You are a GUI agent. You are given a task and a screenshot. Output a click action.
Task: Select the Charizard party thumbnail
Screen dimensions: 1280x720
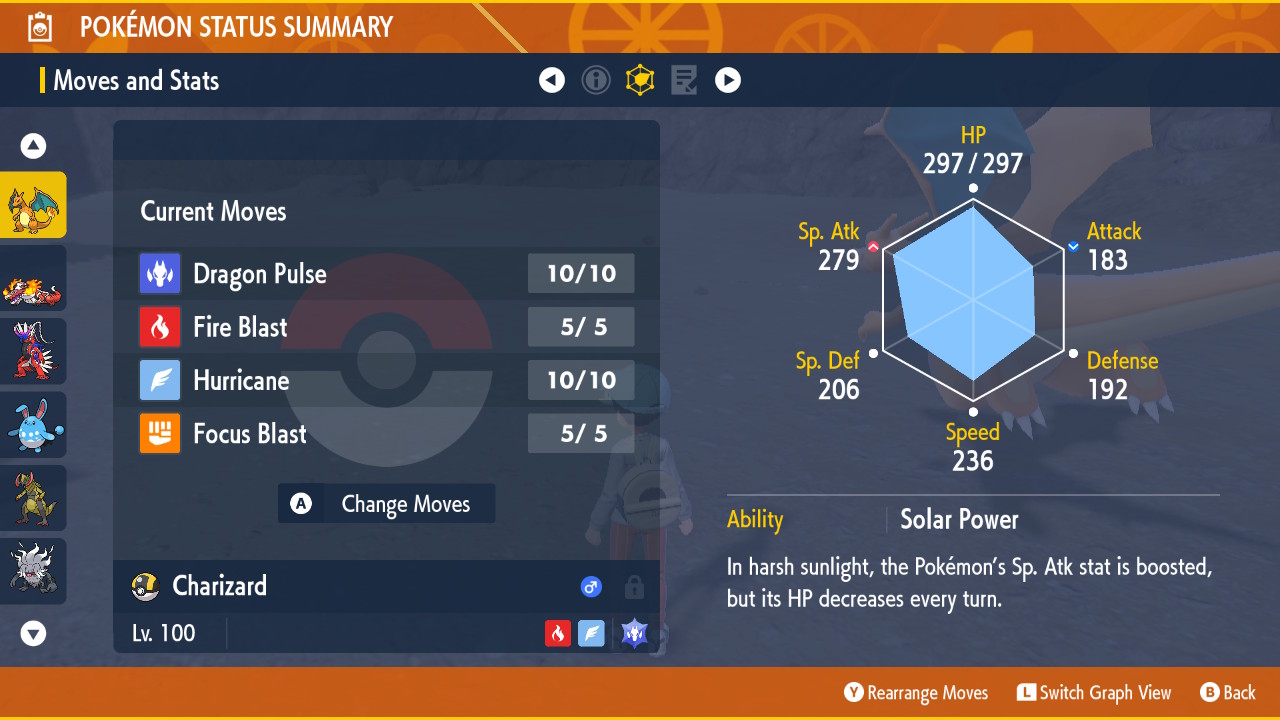(x=33, y=204)
